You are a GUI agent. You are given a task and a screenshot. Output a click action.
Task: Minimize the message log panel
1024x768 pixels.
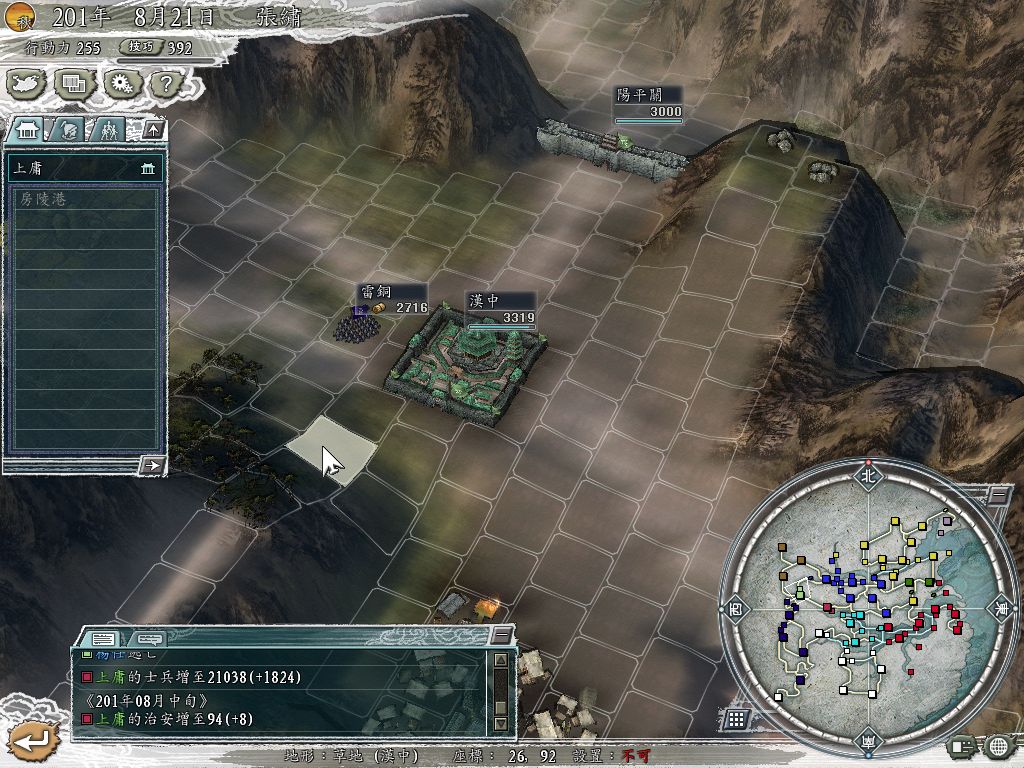tap(501, 635)
